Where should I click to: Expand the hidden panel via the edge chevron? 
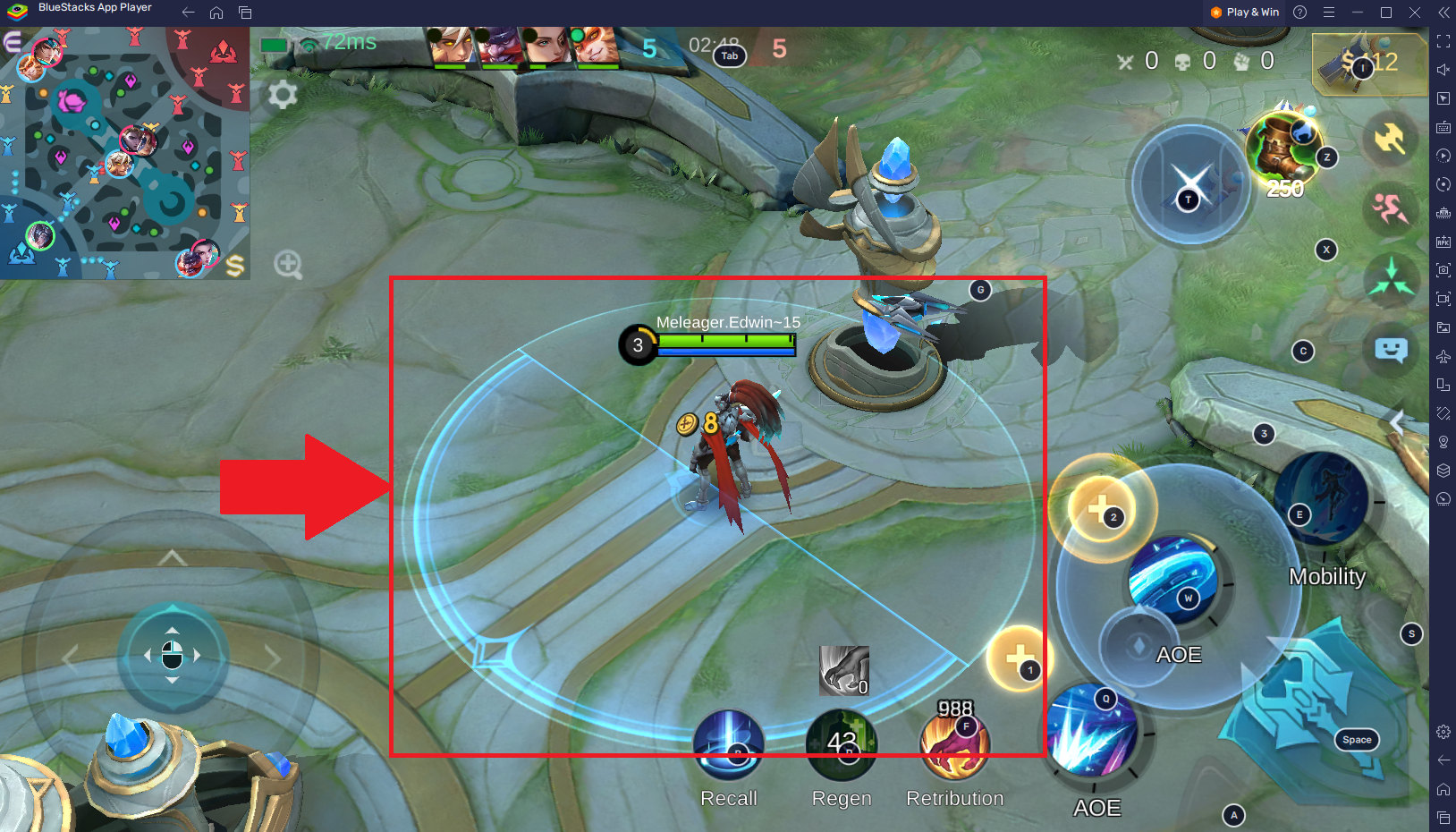pyautogui.click(x=1398, y=423)
